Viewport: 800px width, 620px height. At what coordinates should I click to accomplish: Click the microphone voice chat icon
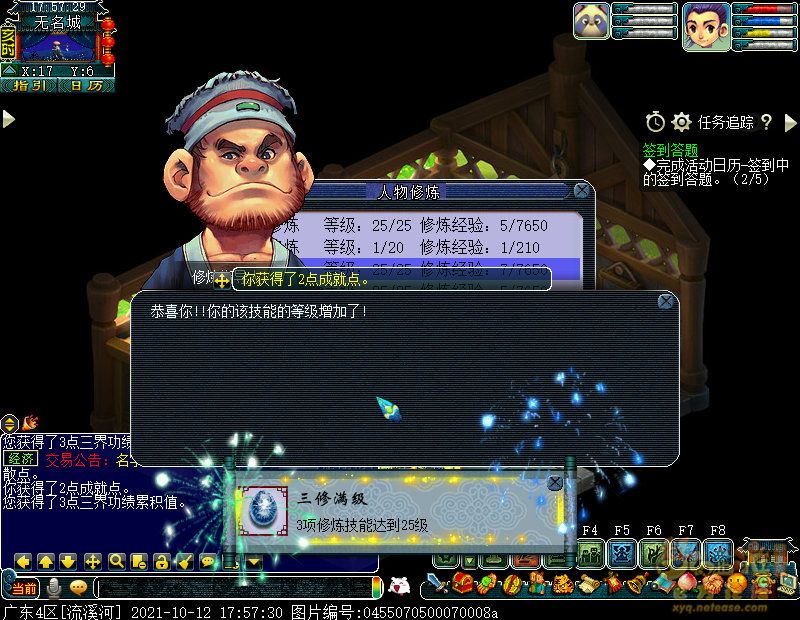[x=54, y=587]
